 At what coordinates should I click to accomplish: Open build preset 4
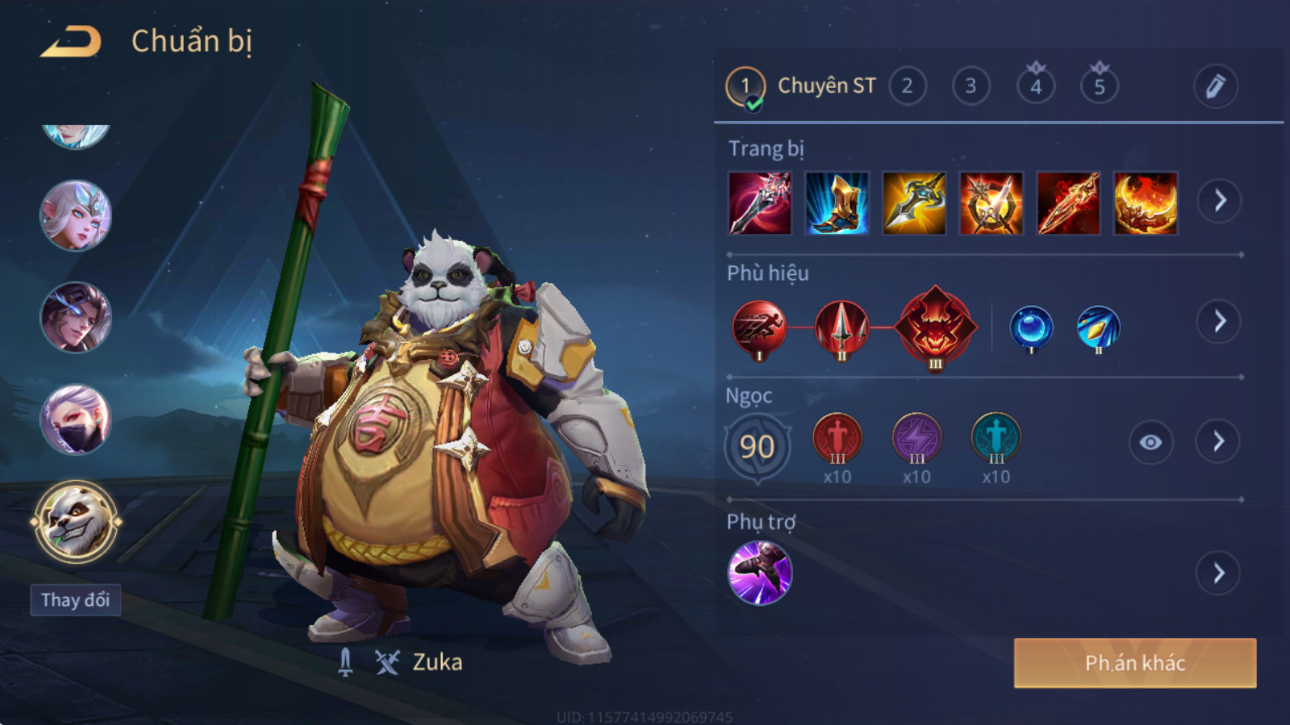point(1035,86)
